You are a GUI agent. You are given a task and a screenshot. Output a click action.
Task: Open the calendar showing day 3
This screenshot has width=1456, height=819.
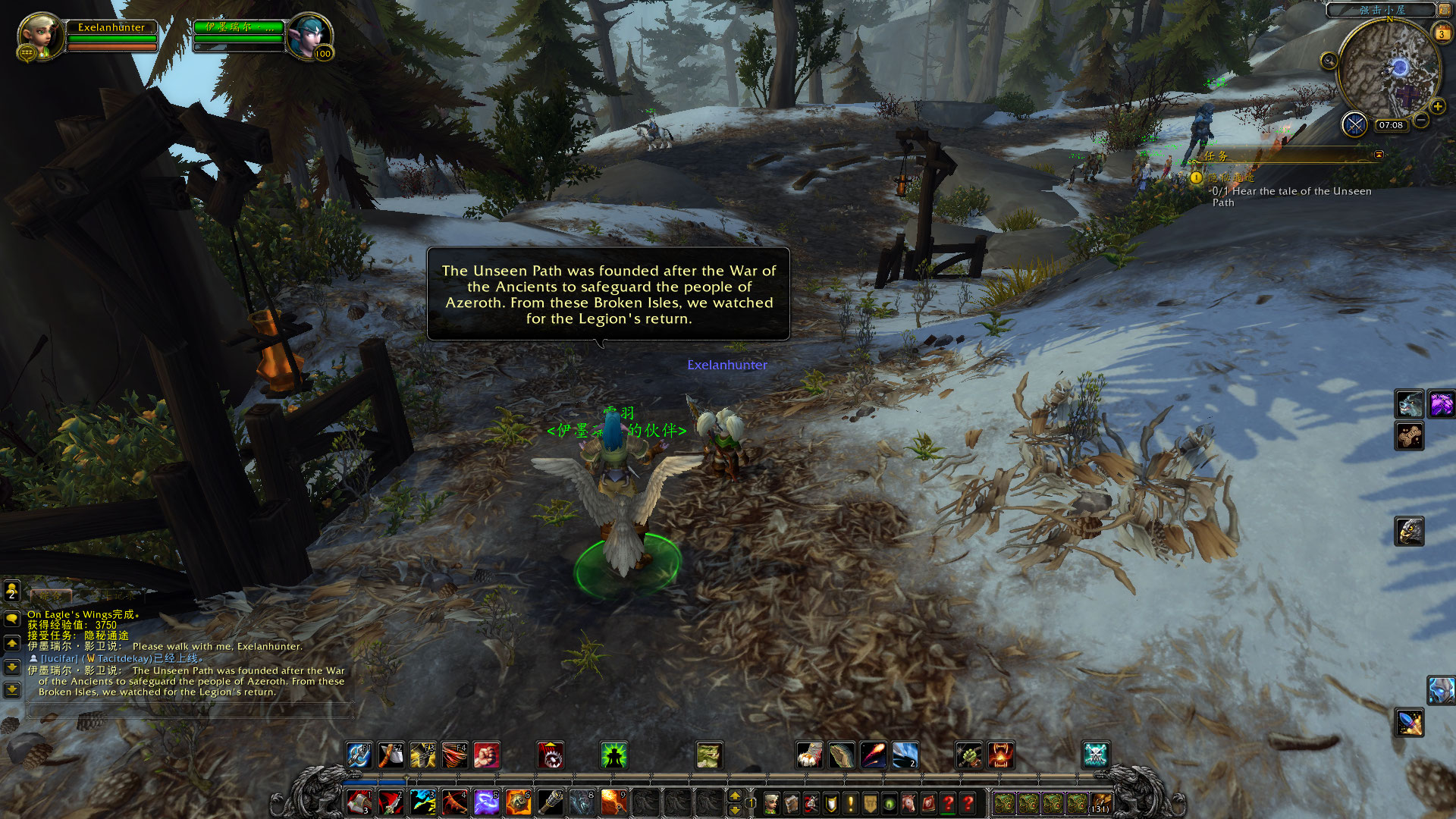coord(1441,33)
